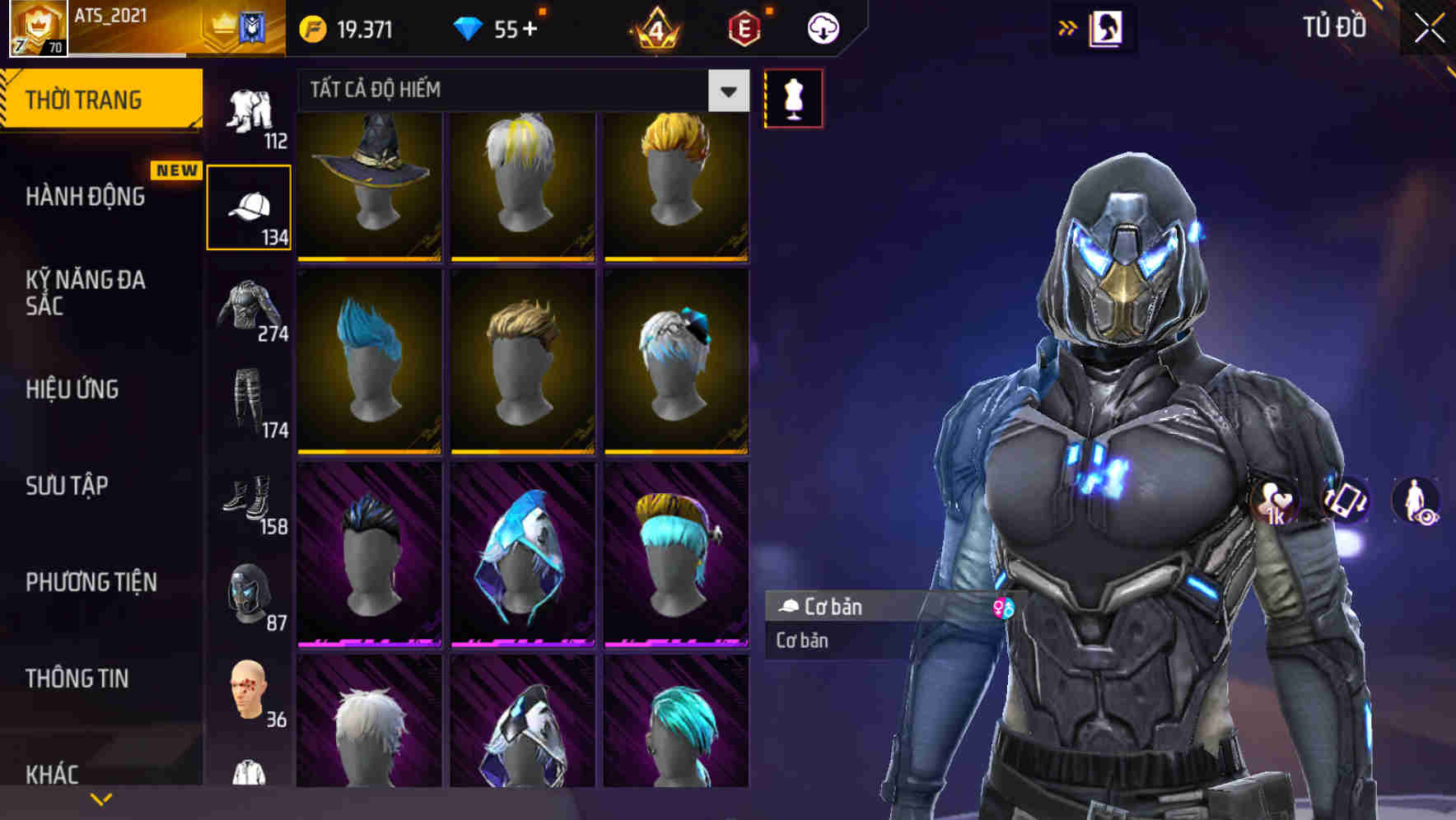Image resolution: width=1456 pixels, height=820 pixels.
Task: Select the cap category icon showing 134 items
Action: pyautogui.click(x=250, y=206)
